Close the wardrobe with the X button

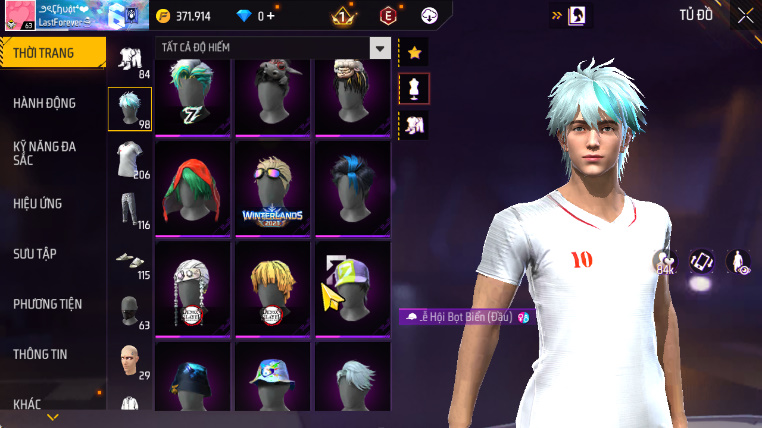[x=745, y=15]
